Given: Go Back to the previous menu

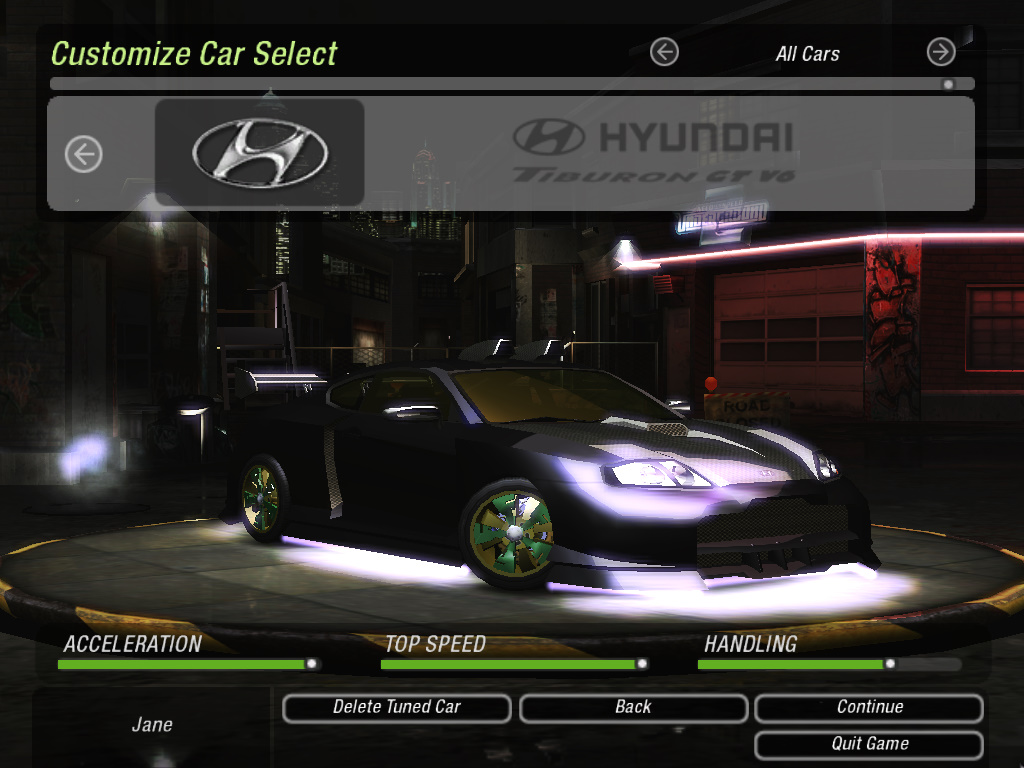Looking at the screenshot, I should (x=633, y=708).
